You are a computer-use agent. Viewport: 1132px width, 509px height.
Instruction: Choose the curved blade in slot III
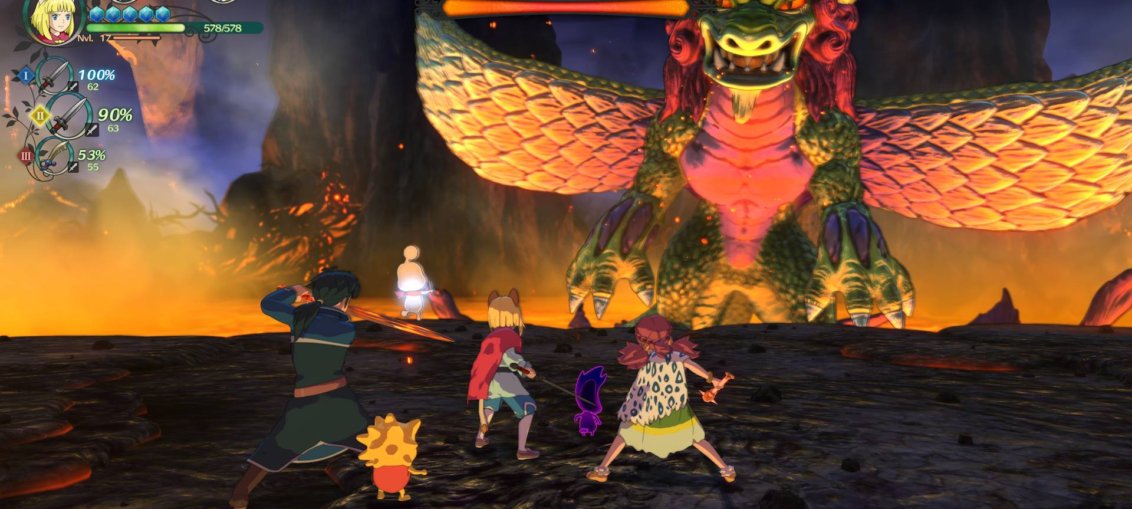54,155
